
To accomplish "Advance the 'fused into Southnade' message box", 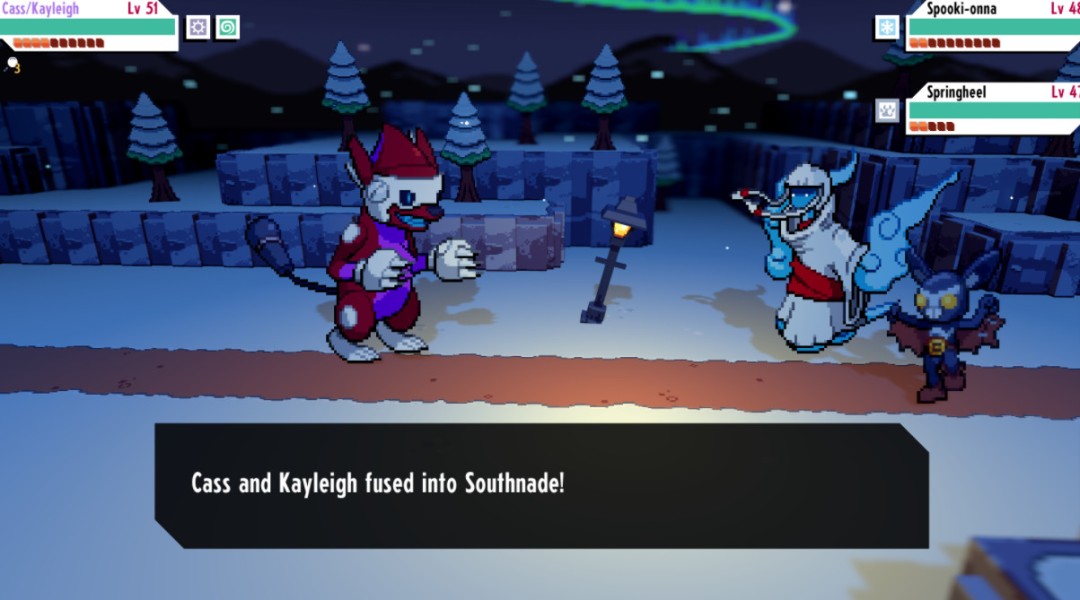I will [x=541, y=485].
